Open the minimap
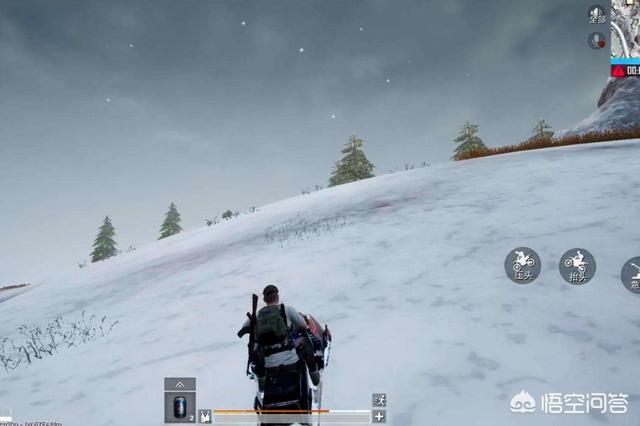The height and width of the screenshot is (426, 640). [626, 28]
